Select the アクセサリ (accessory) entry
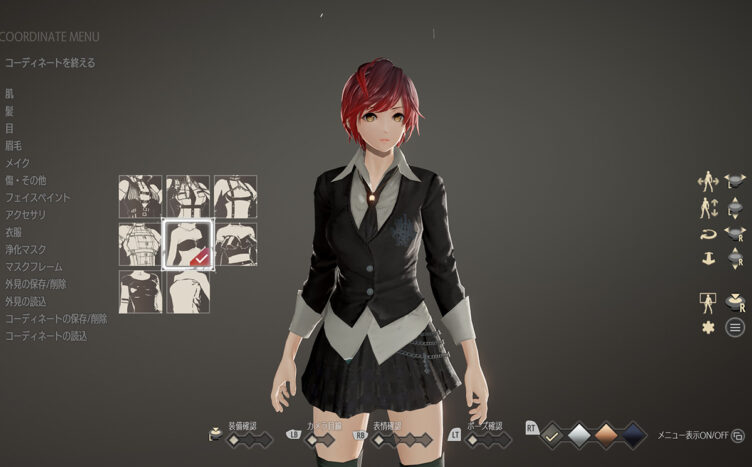Screen dimensions: 752x467 [x=26, y=214]
